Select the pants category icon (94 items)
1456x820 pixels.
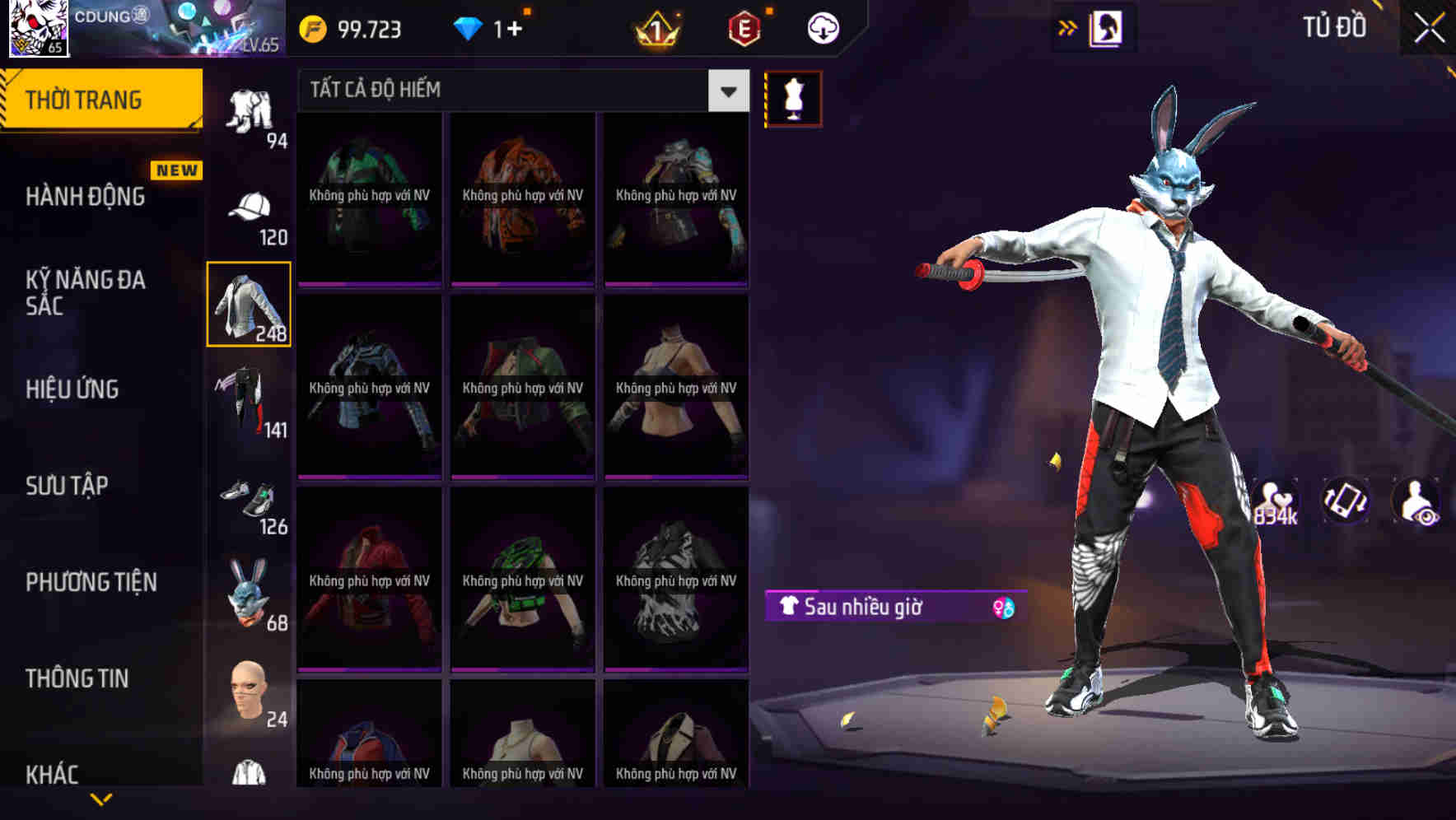pos(248,107)
